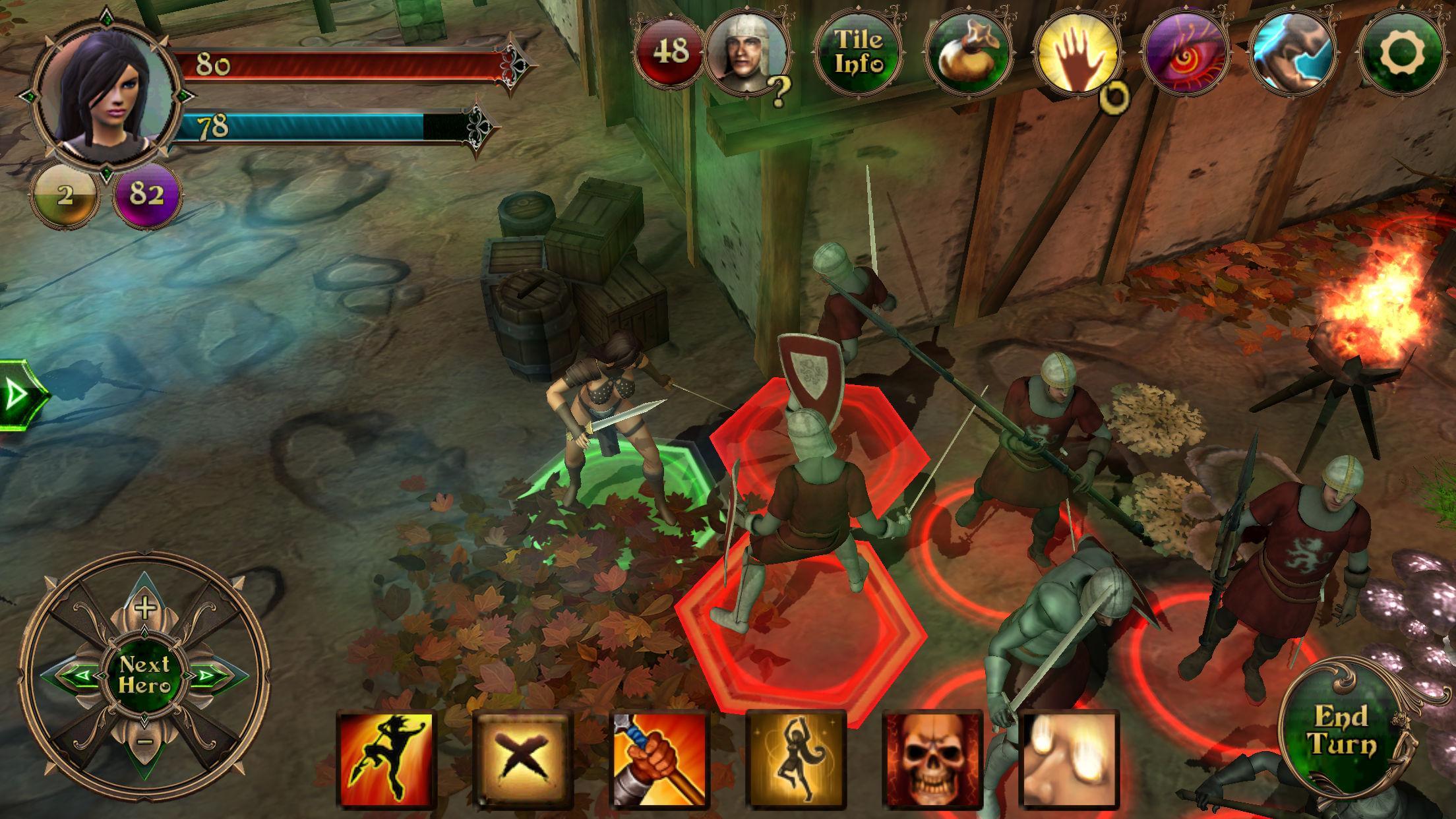
Task: Open the gold pouch inventory icon
Action: (x=968, y=53)
